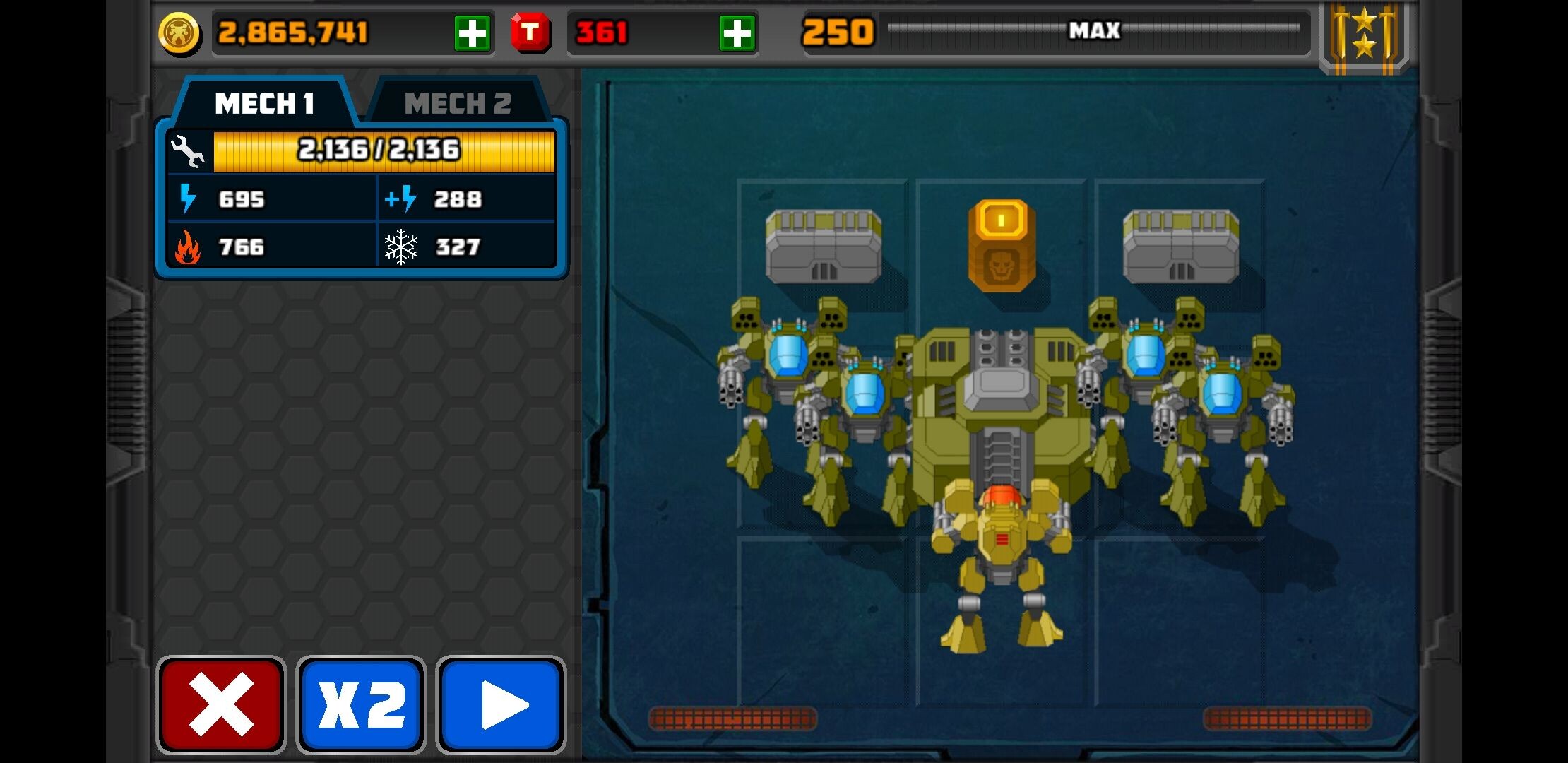The width and height of the screenshot is (1568, 763).
Task: Add more gold coins with the plus button
Action: [x=472, y=33]
